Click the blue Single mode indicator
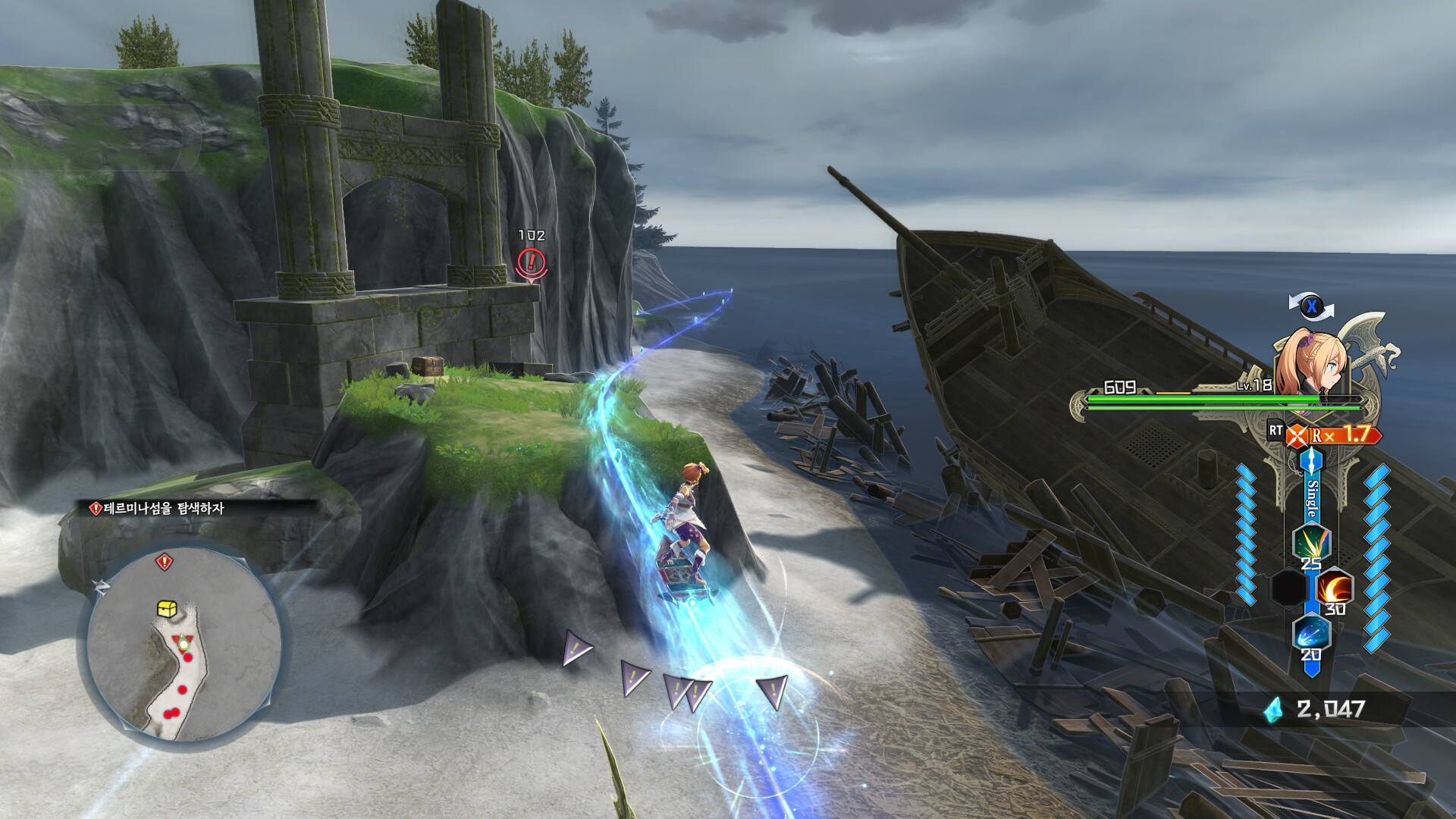The width and height of the screenshot is (1456, 819). (x=1312, y=497)
